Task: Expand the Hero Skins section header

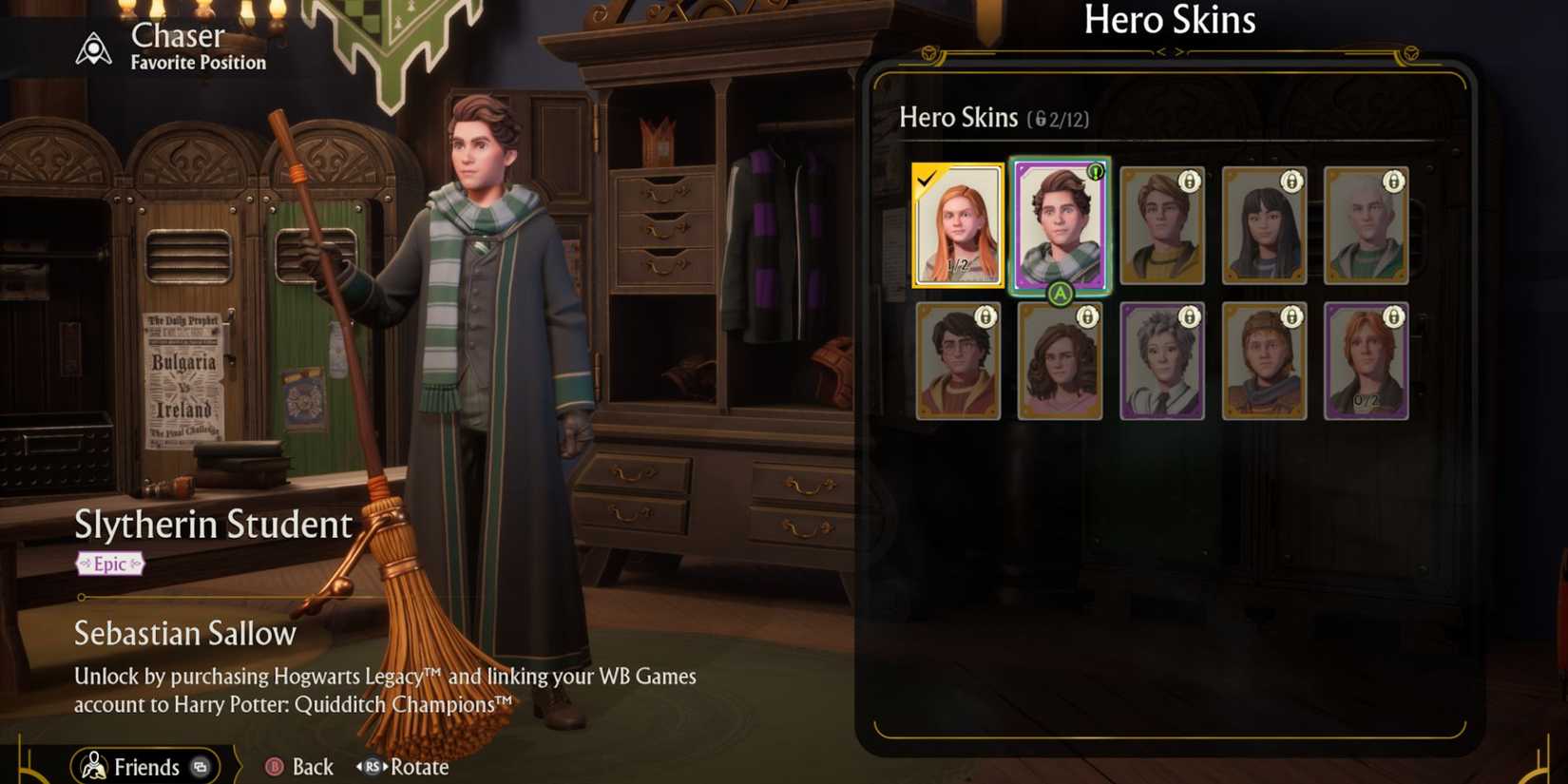Action: pos(958,118)
